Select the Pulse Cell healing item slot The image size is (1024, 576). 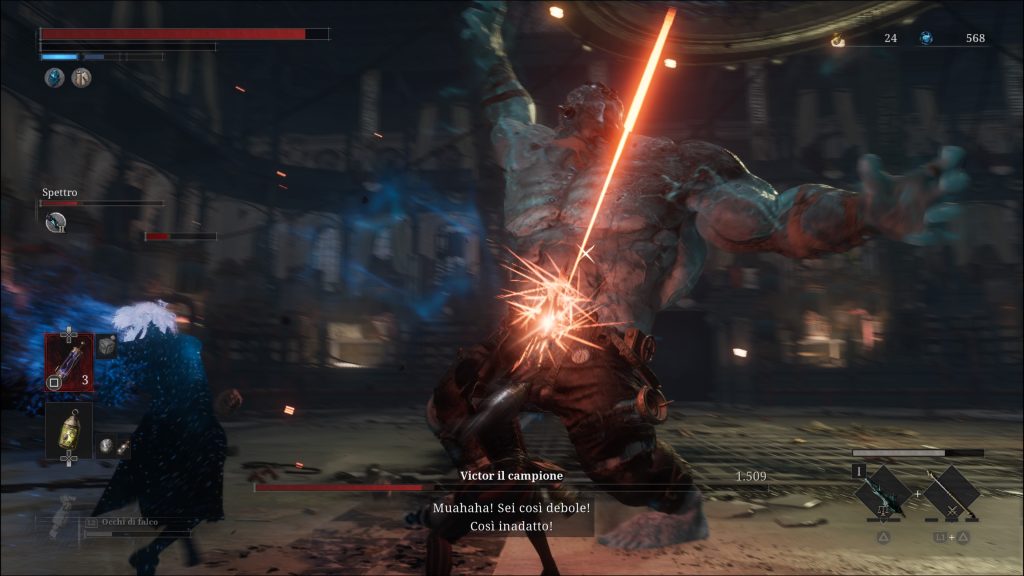[68, 361]
